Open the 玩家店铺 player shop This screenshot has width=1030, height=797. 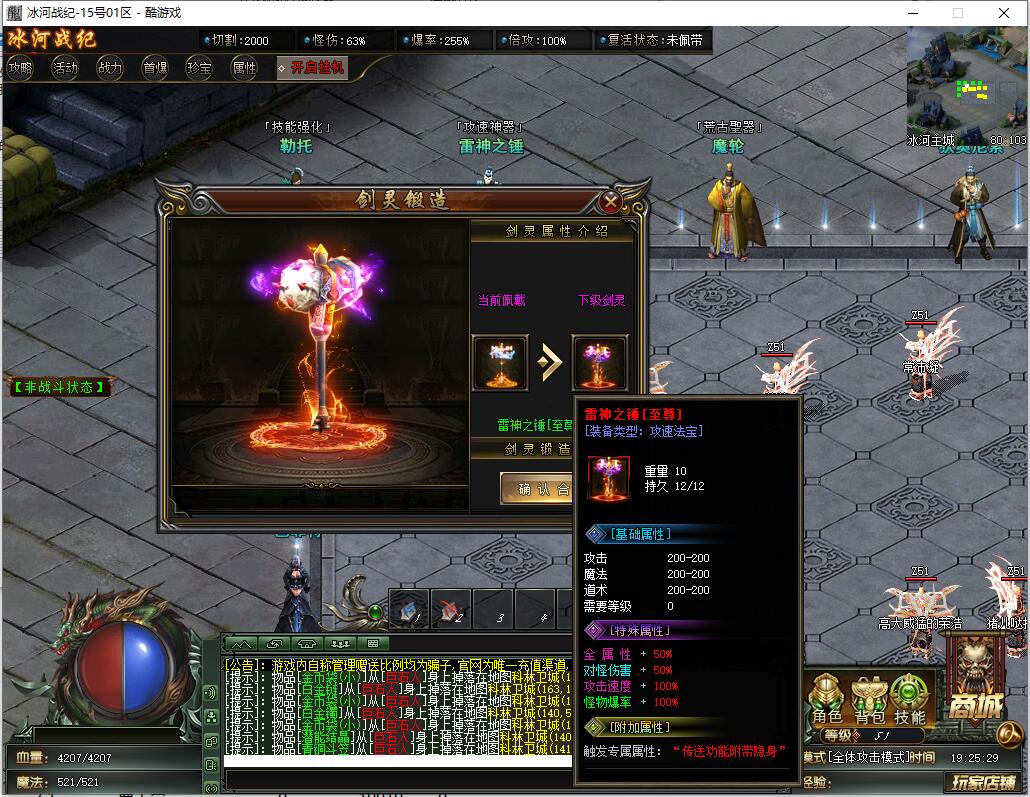[983, 781]
